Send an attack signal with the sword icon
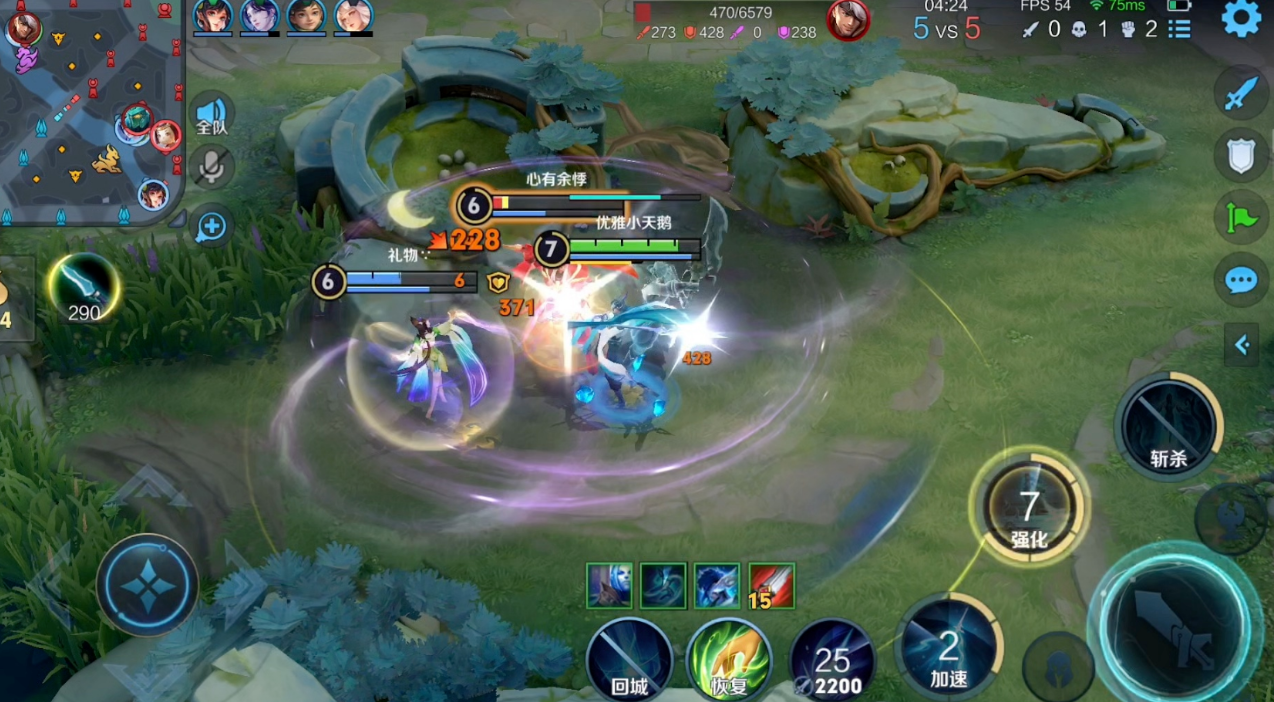The height and width of the screenshot is (702, 1274). click(1241, 94)
